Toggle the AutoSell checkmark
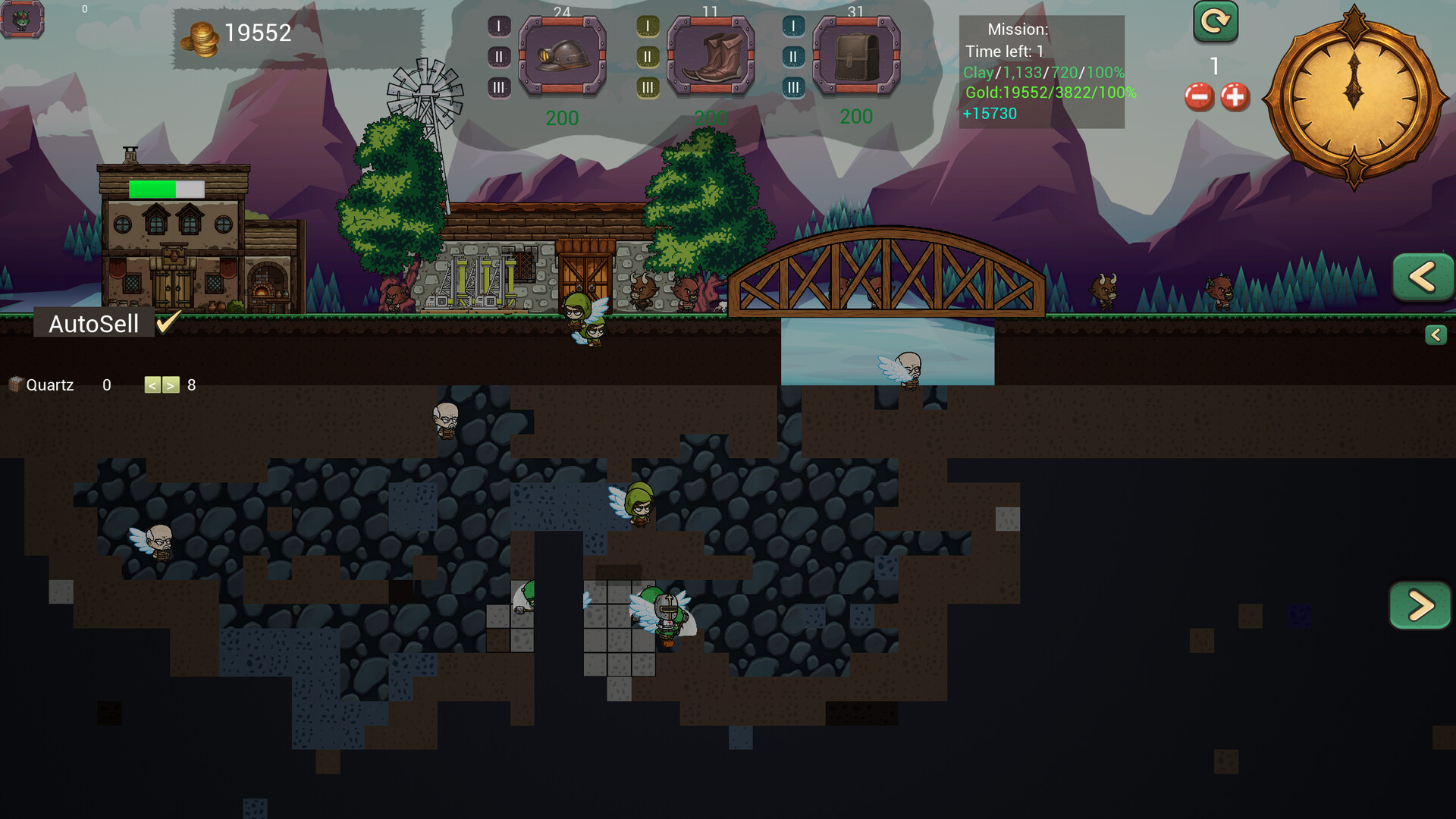Viewport: 1456px width, 819px height. [x=168, y=322]
